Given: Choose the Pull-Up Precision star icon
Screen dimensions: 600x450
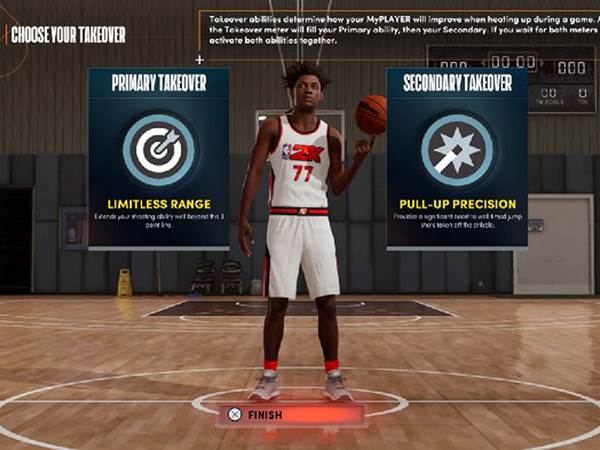Looking at the screenshot, I should point(456,150).
